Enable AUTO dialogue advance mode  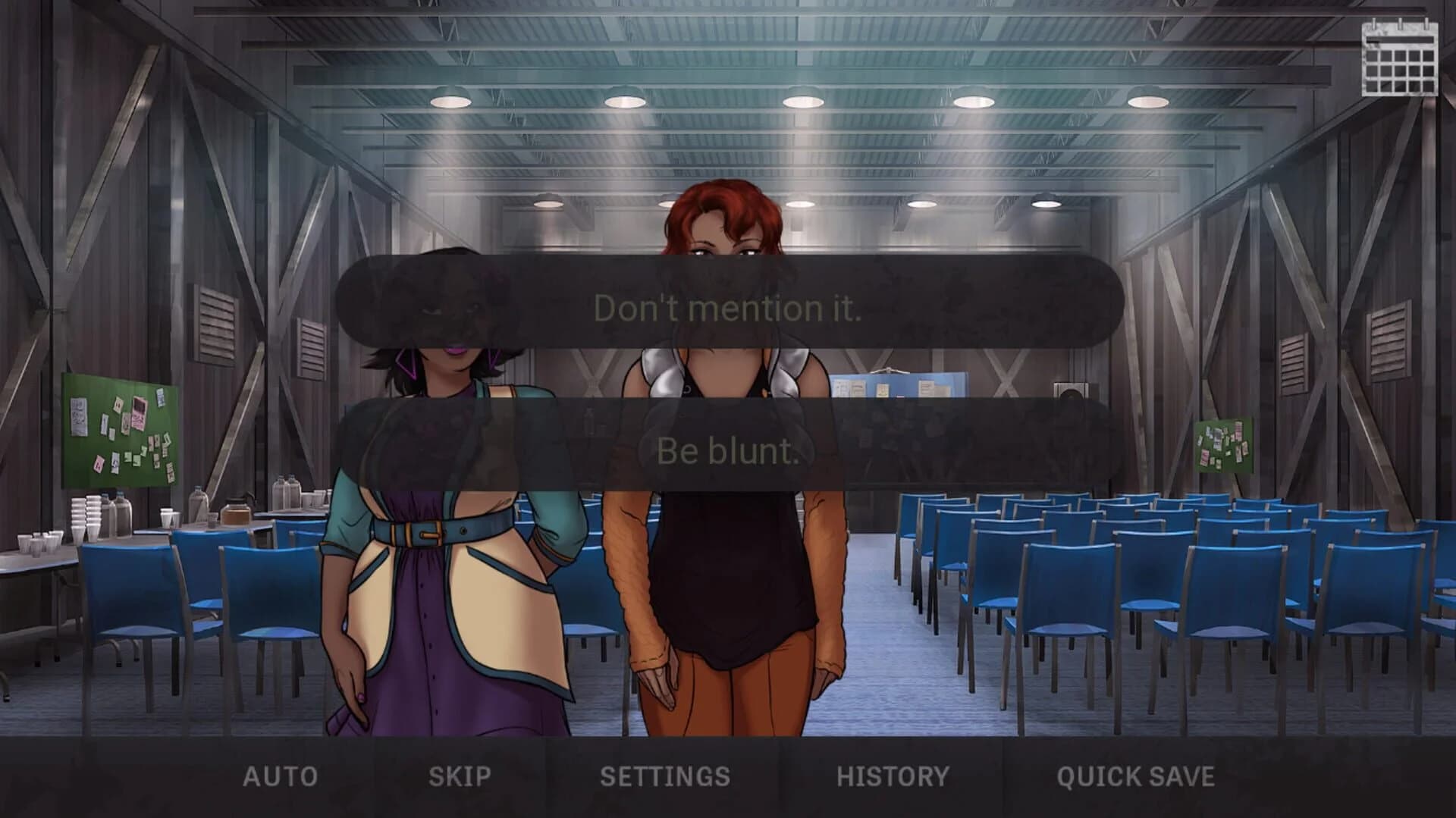click(278, 776)
